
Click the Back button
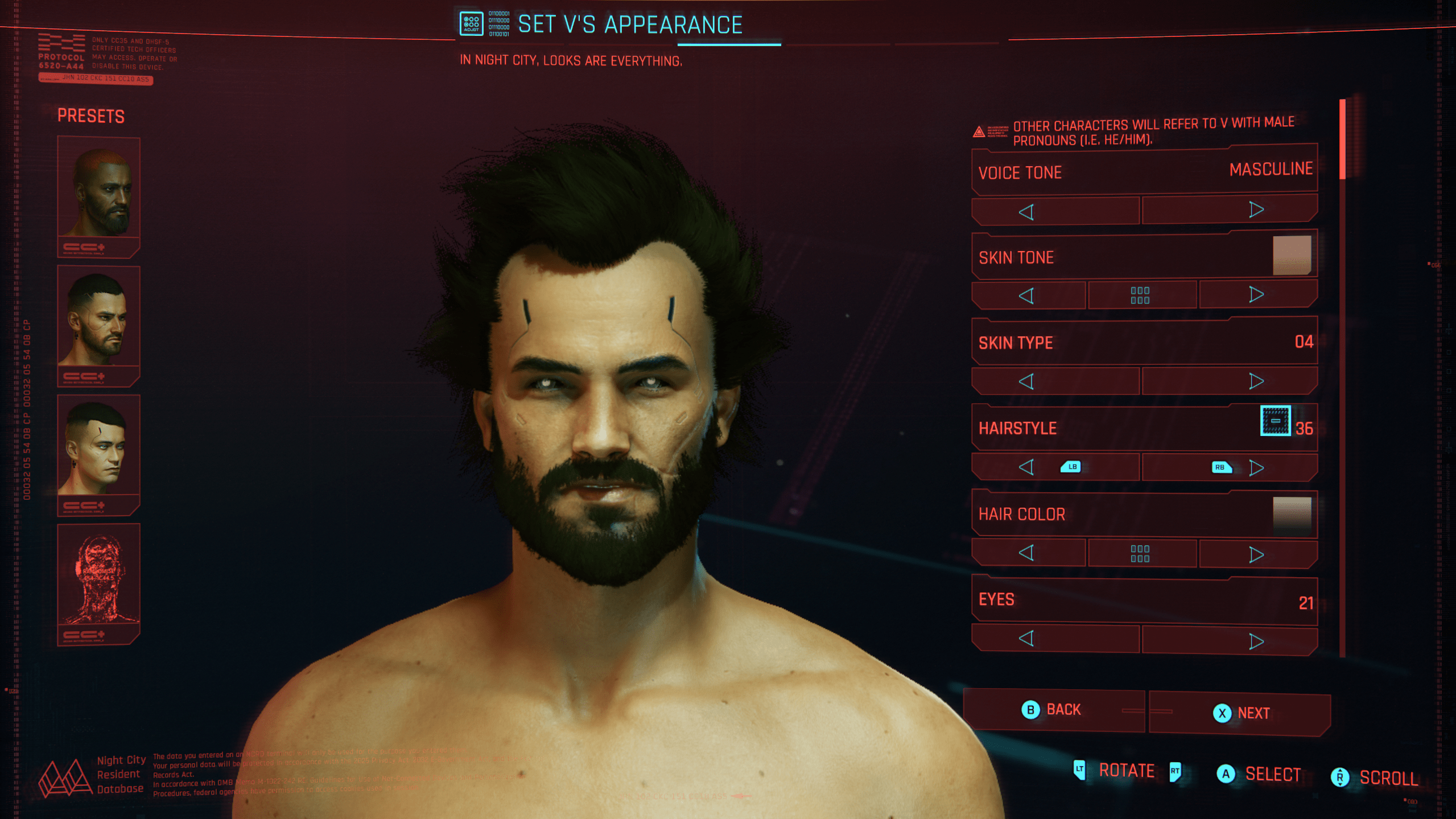[1053, 710]
